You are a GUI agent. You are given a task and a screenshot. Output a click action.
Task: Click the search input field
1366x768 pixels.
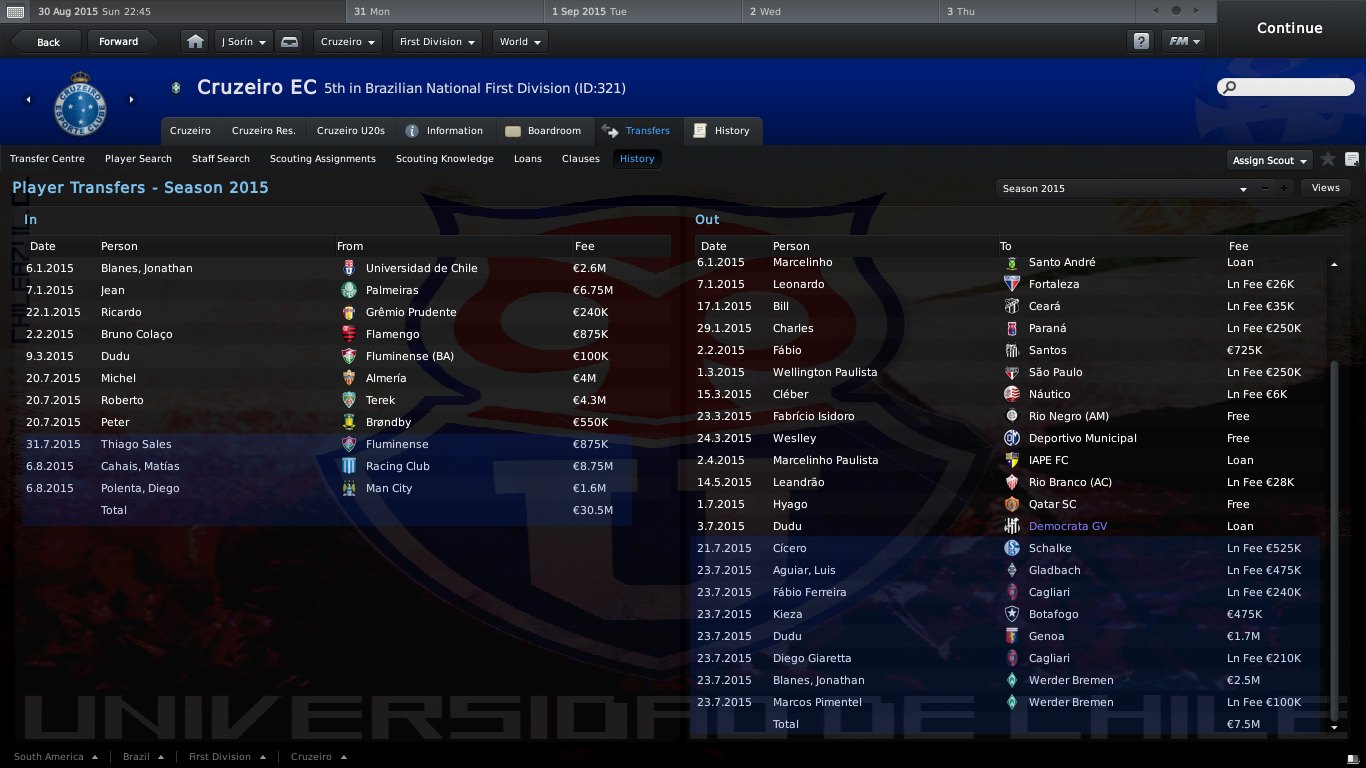coord(1290,88)
